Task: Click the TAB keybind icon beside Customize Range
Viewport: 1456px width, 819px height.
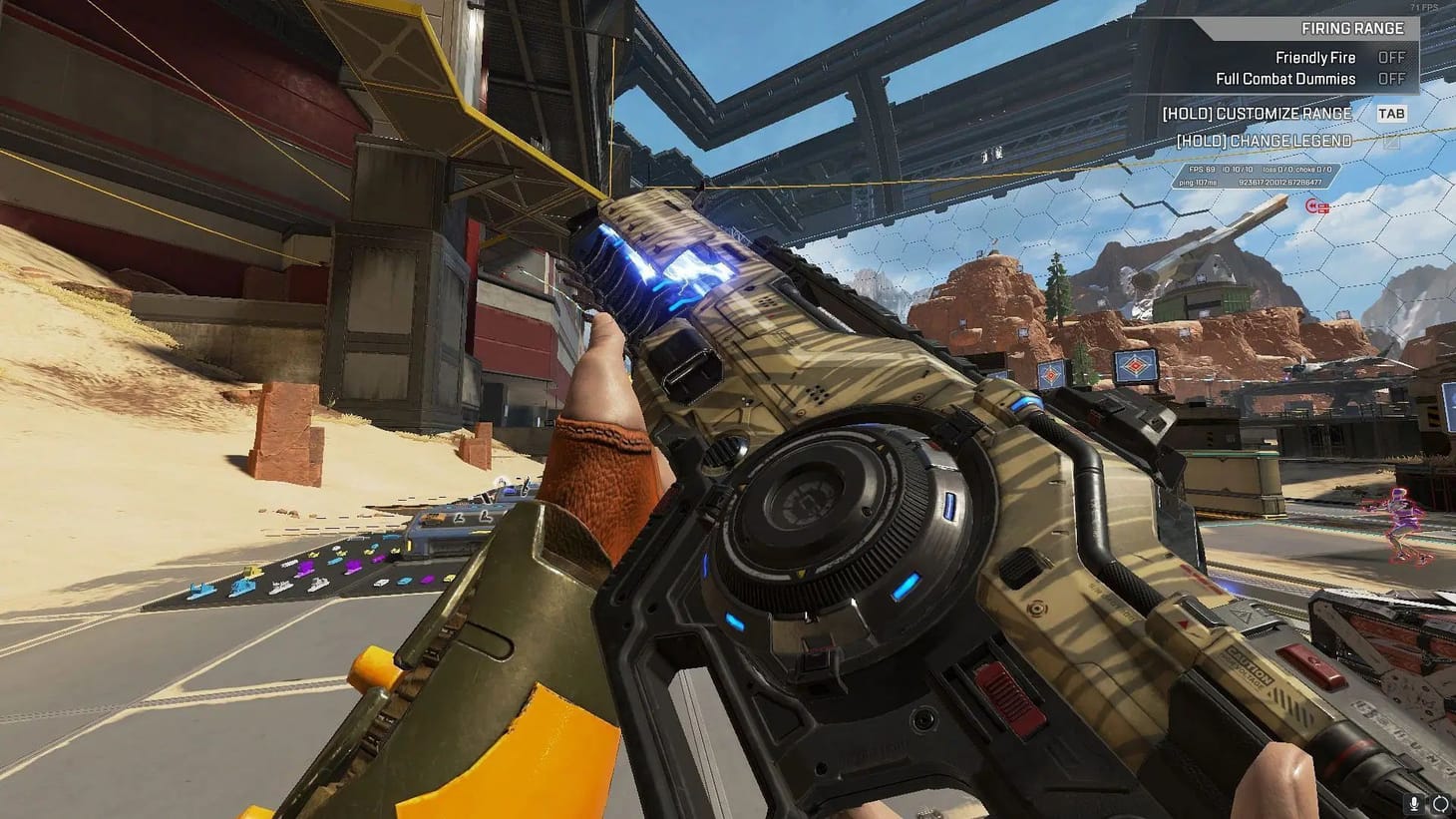Action: [x=1391, y=113]
